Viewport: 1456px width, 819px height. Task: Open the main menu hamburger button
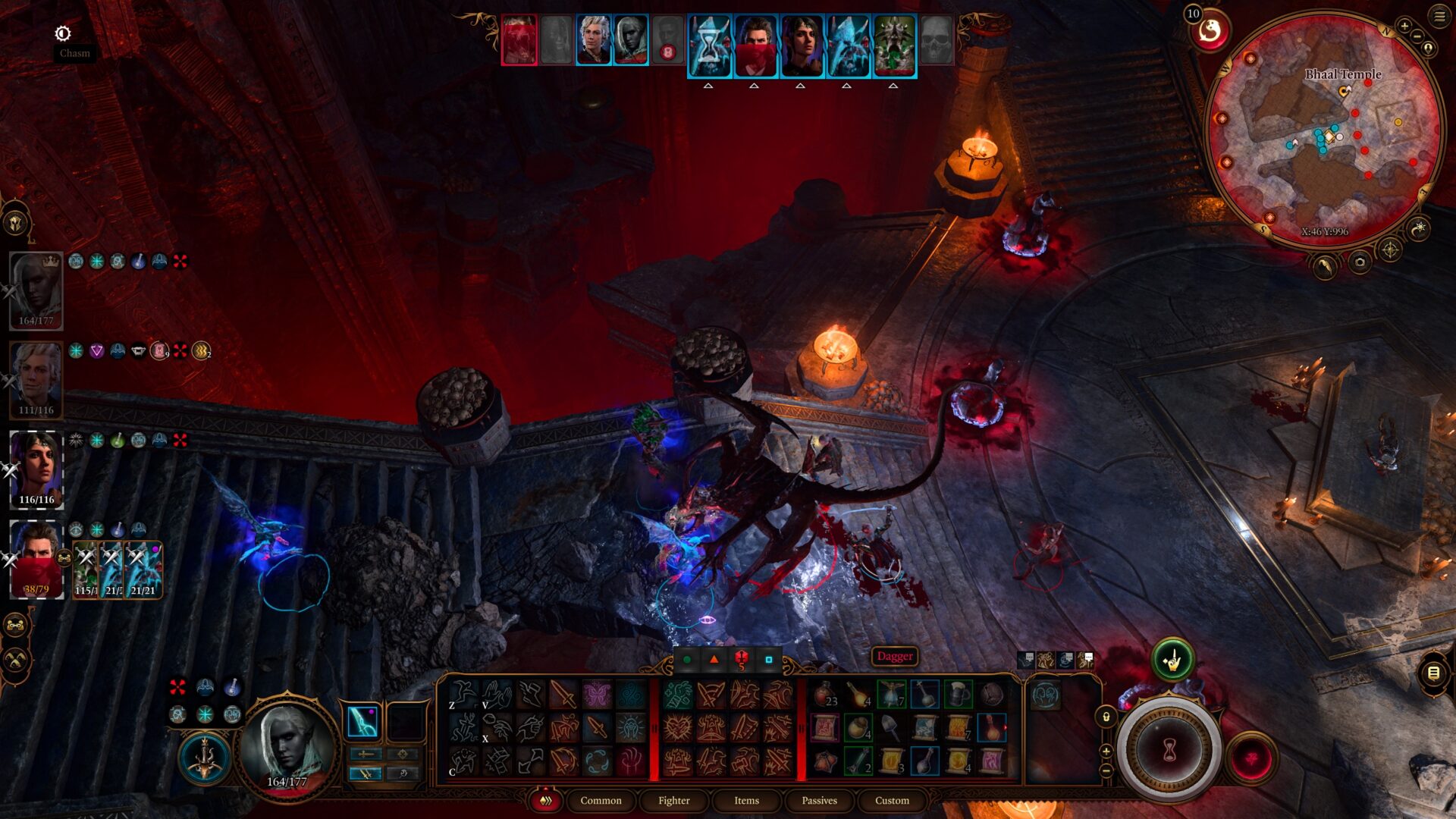[1439, 16]
